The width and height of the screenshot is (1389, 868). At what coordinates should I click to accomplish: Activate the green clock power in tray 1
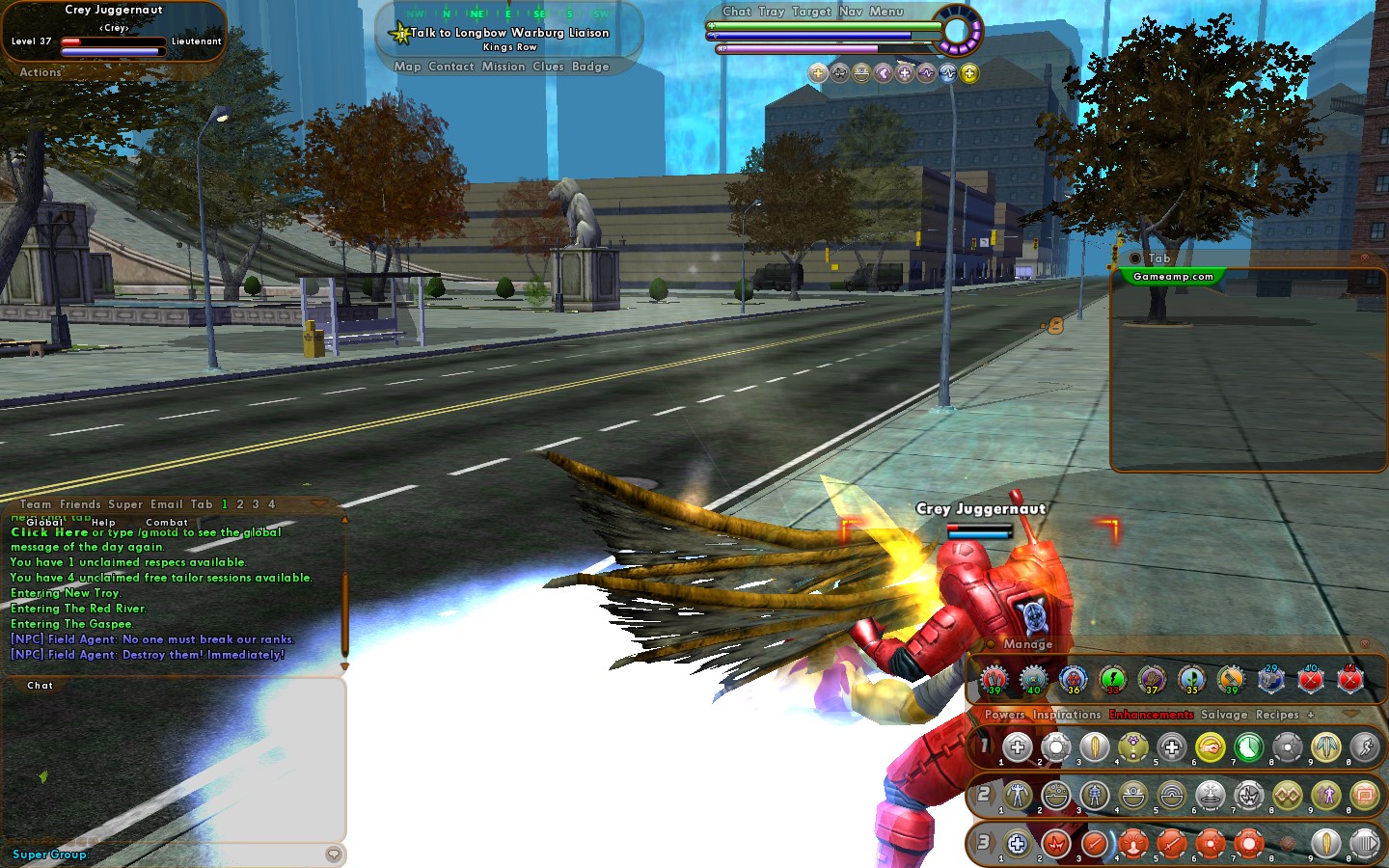click(1248, 746)
